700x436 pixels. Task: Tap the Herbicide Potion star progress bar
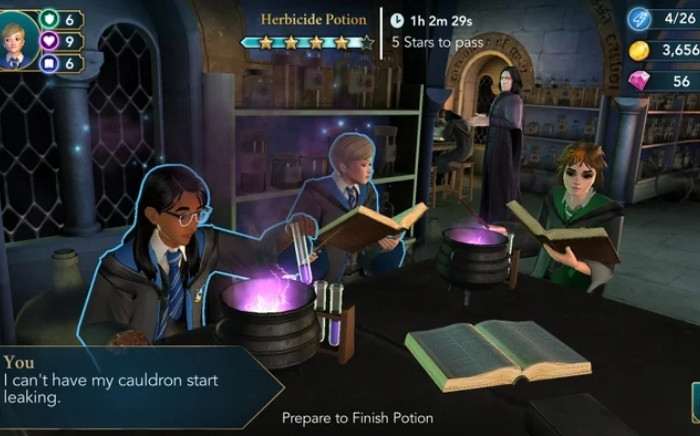pyautogui.click(x=309, y=42)
